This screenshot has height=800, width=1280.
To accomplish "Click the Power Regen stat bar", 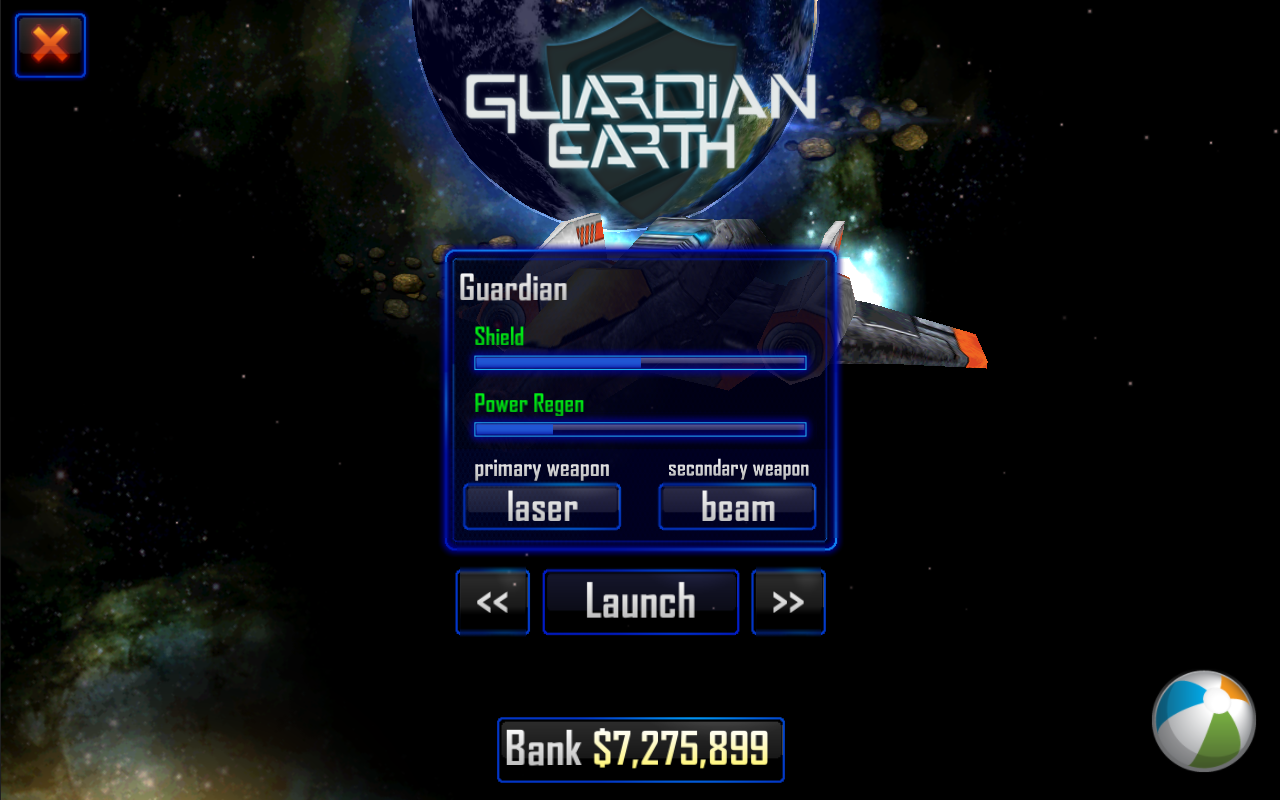I will click(x=639, y=429).
